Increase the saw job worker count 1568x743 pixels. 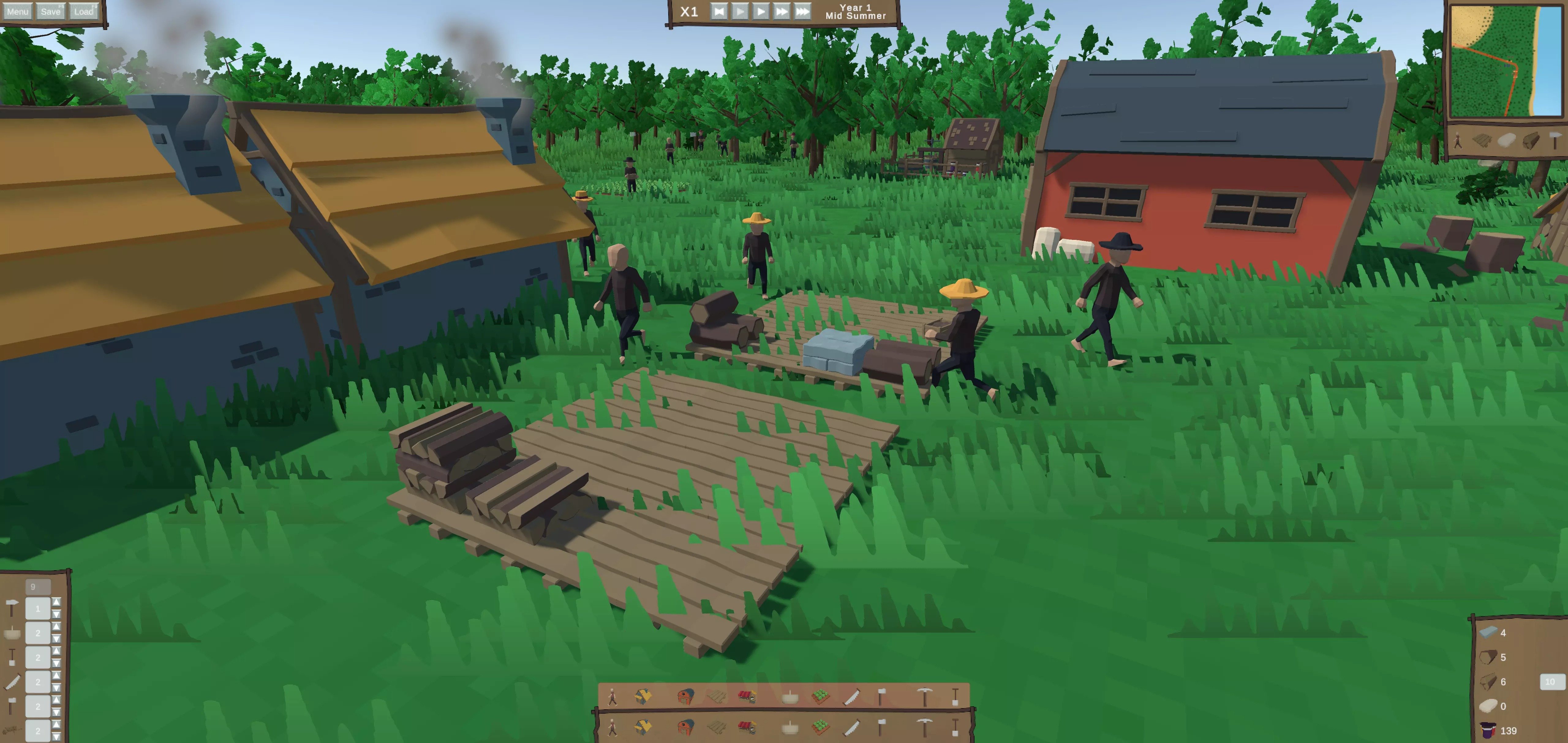57,675
